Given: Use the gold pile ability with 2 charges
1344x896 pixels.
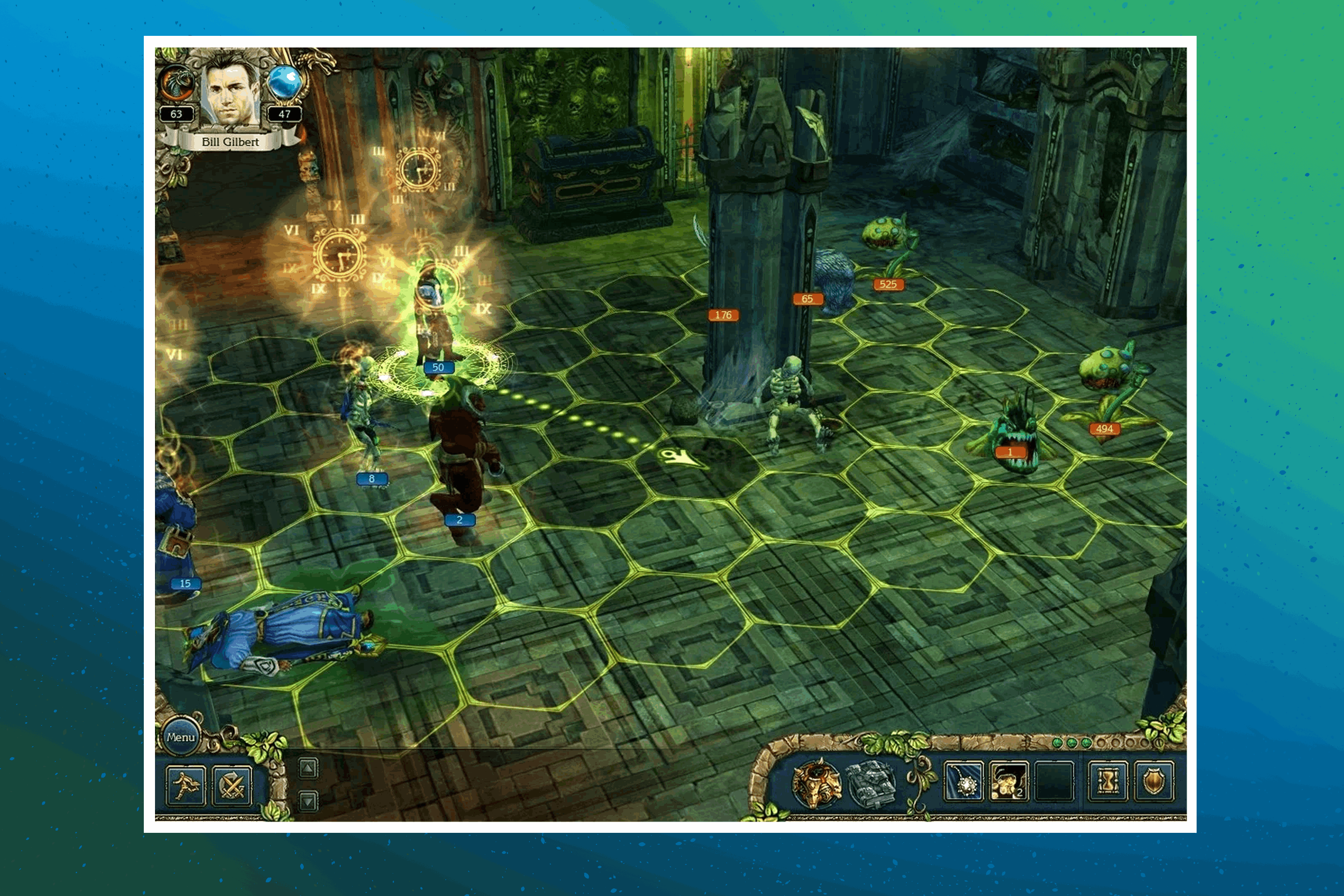Looking at the screenshot, I should [x=1008, y=781].
